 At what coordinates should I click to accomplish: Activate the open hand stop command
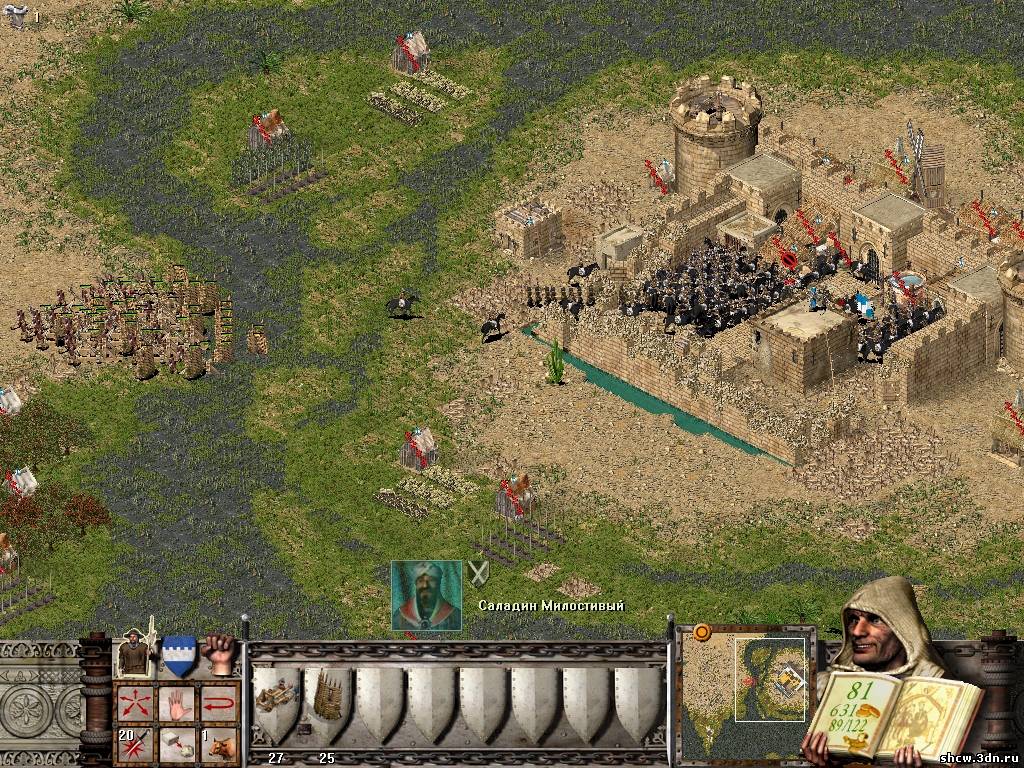[x=177, y=703]
